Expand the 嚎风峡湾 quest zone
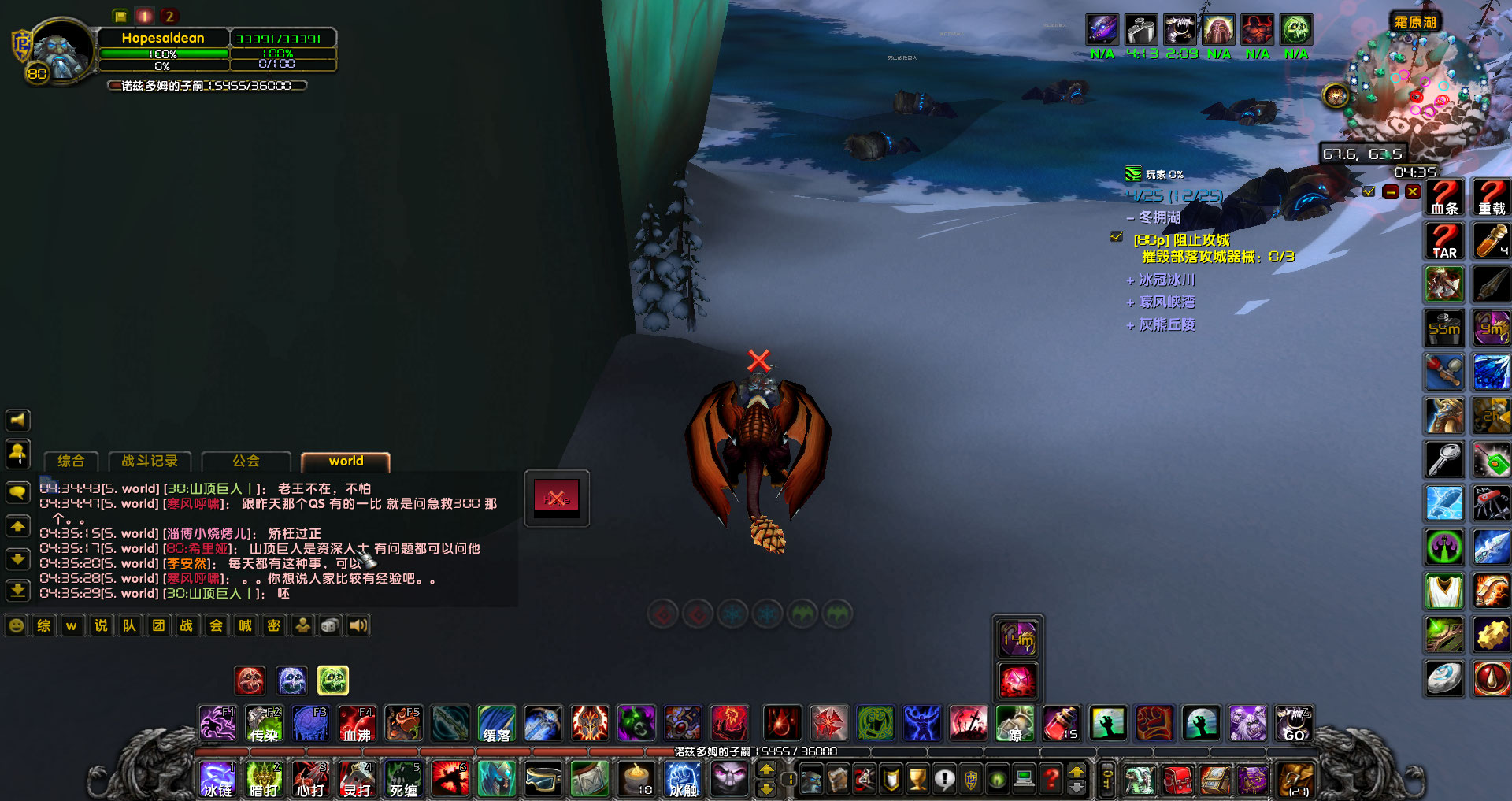1512x801 pixels. (x=1131, y=302)
